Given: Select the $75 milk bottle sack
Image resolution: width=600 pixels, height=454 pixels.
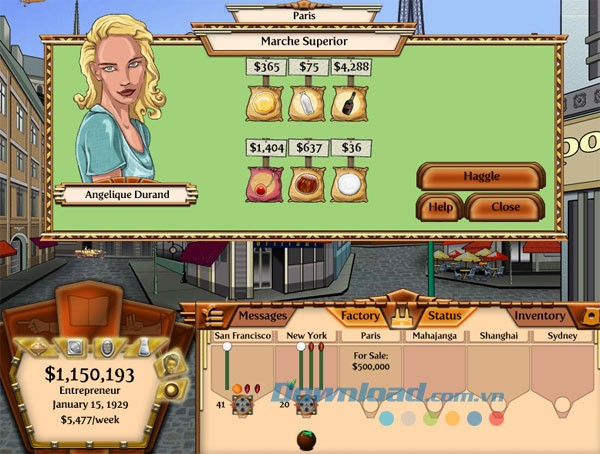Looking at the screenshot, I should pyautogui.click(x=307, y=103).
